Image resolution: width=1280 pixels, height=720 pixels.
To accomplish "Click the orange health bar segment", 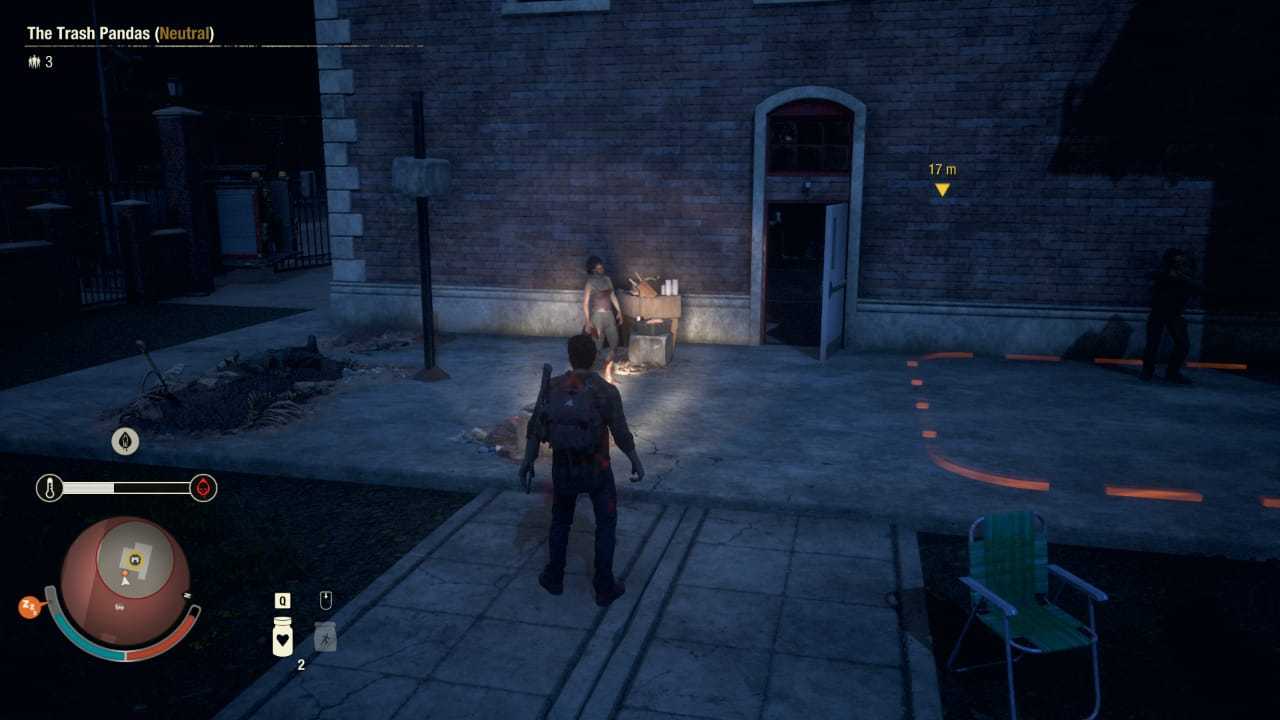I will point(163,639).
